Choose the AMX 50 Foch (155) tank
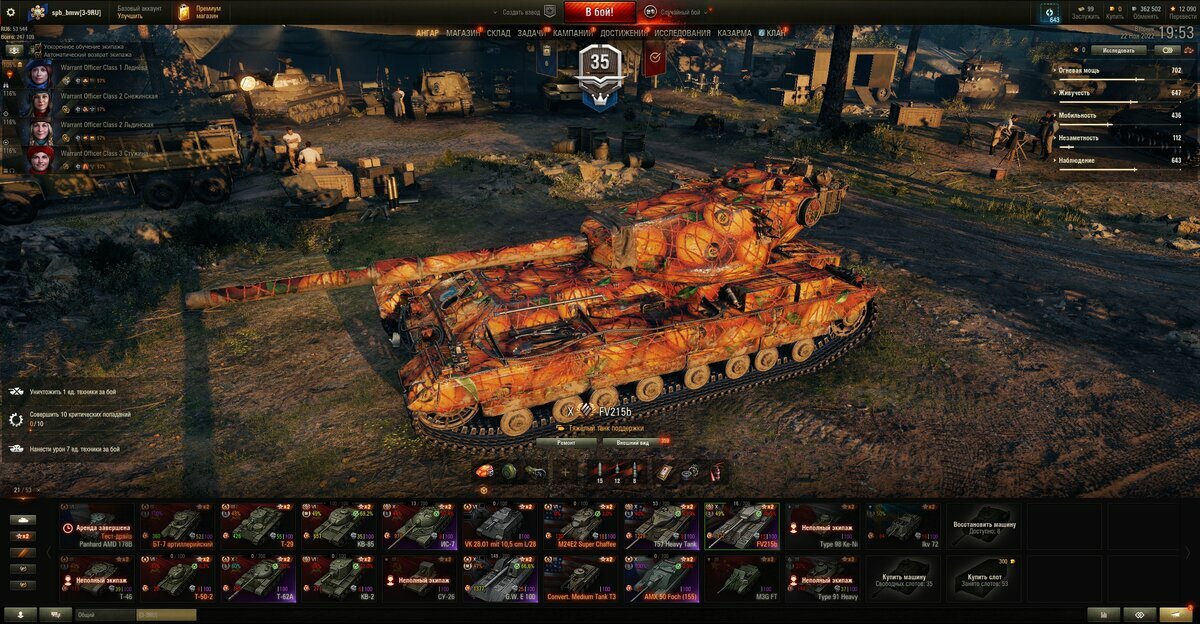1200x624 pixels. coord(661,578)
